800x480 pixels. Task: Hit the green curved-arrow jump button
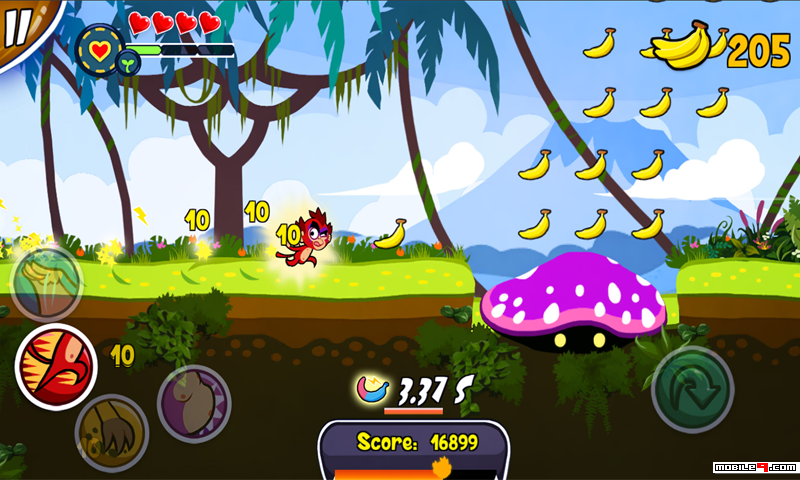click(x=692, y=389)
